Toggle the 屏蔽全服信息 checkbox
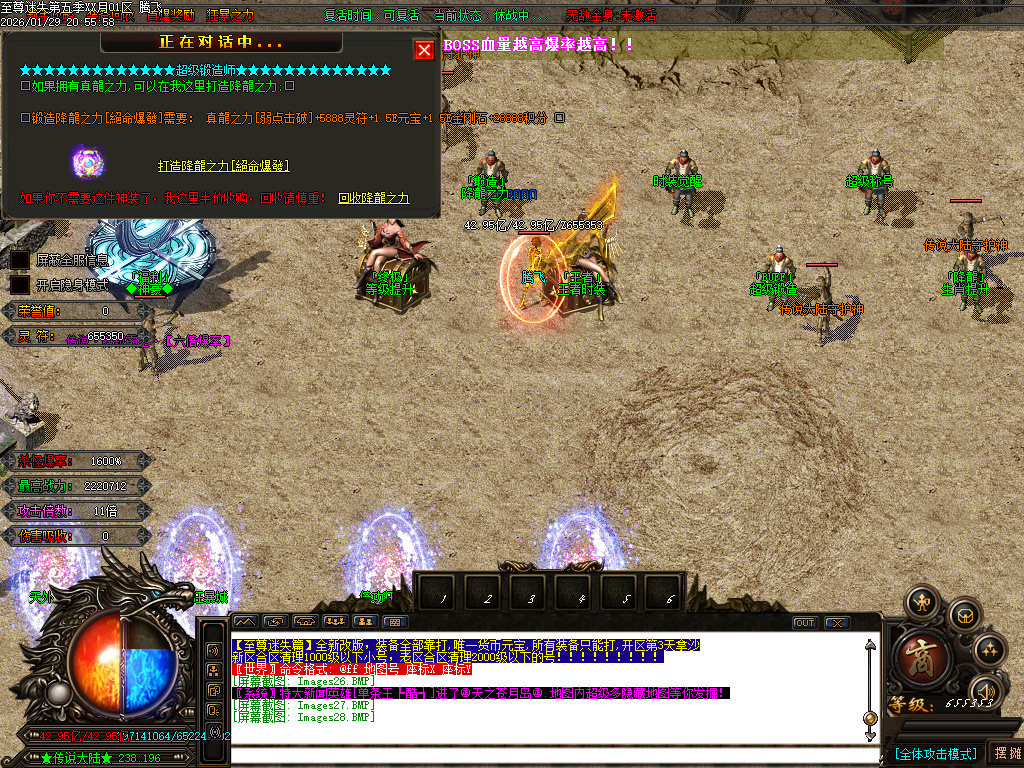 [x=20, y=260]
